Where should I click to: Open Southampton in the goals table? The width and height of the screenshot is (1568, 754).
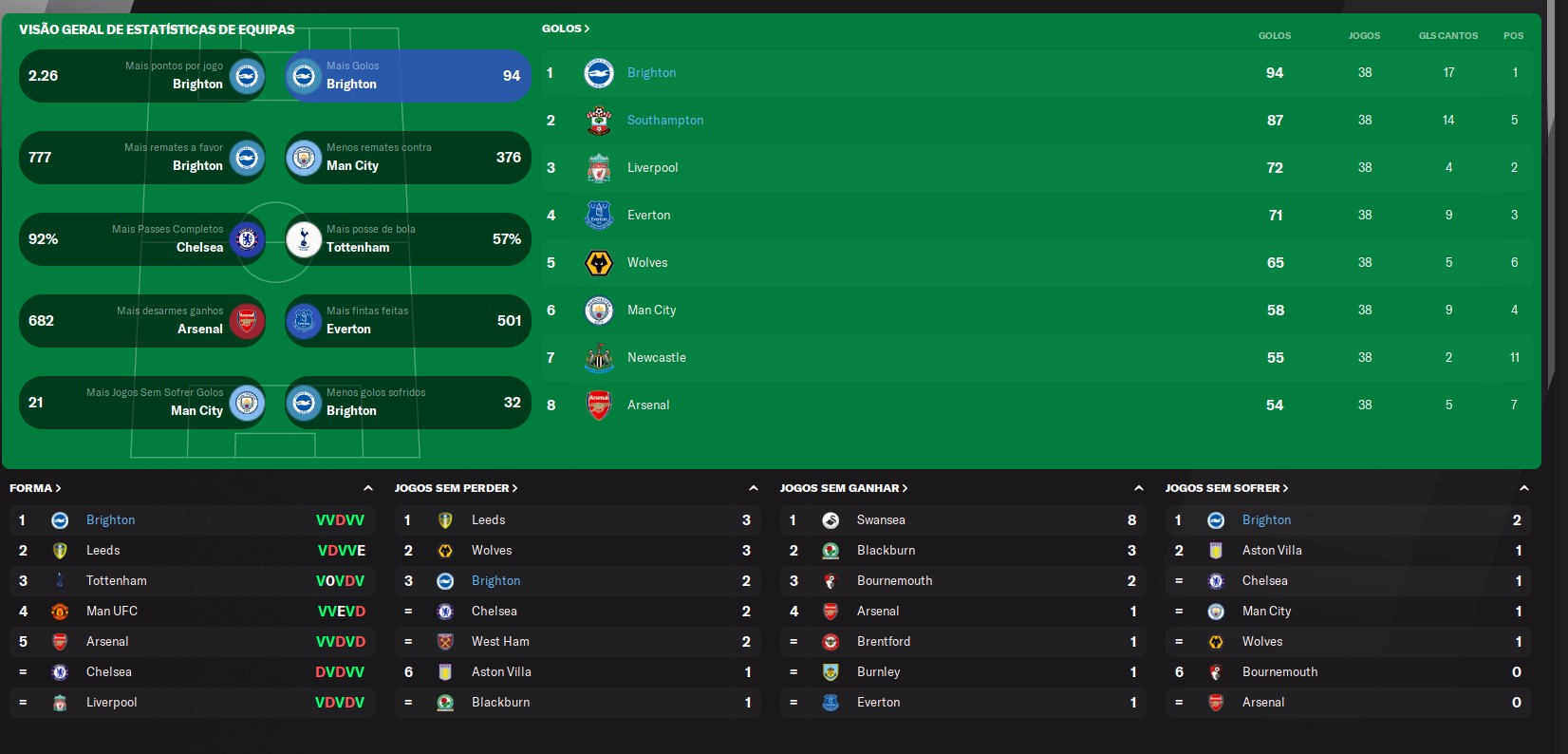(x=664, y=121)
